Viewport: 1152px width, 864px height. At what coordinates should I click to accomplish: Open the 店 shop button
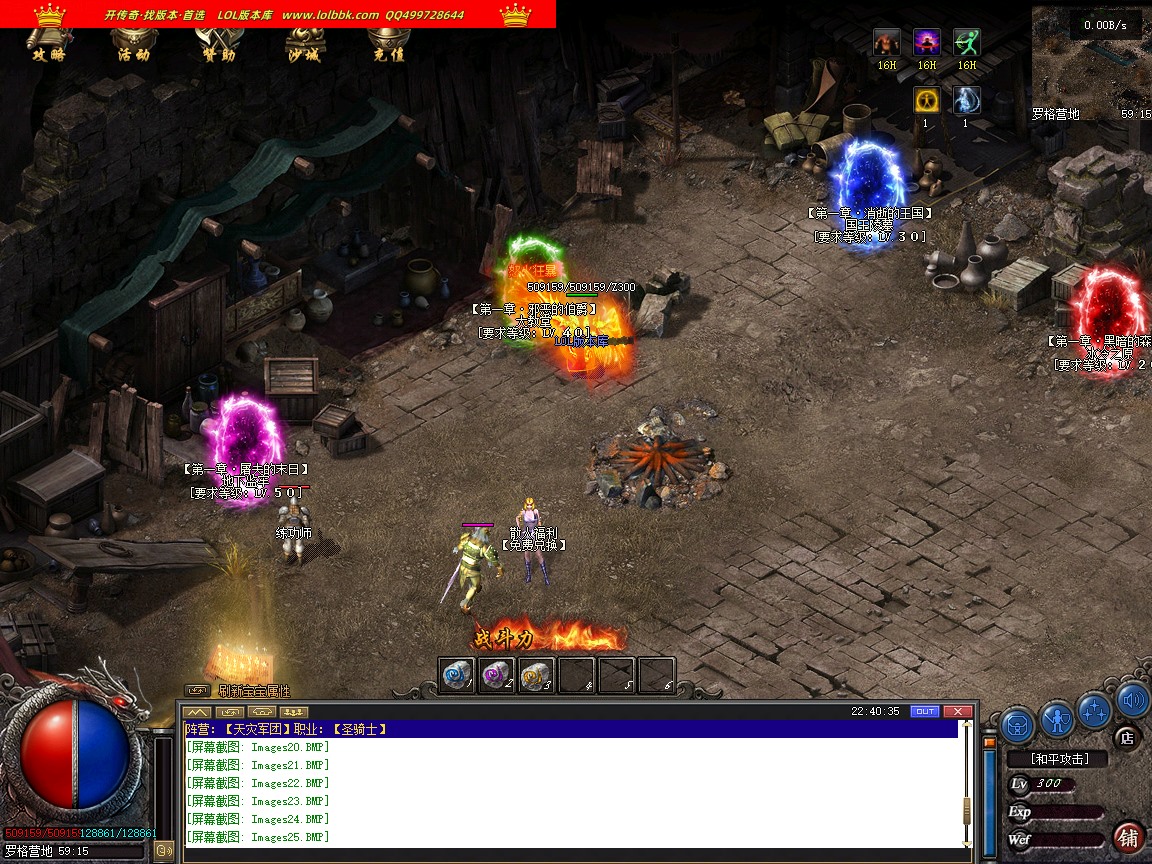pyautogui.click(x=1126, y=738)
